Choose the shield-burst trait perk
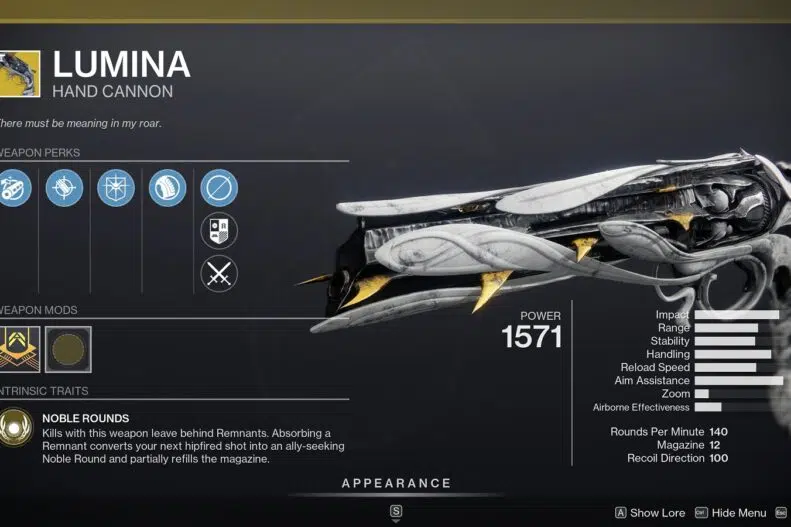Viewport: 791px width, 527px height. (116, 188)
